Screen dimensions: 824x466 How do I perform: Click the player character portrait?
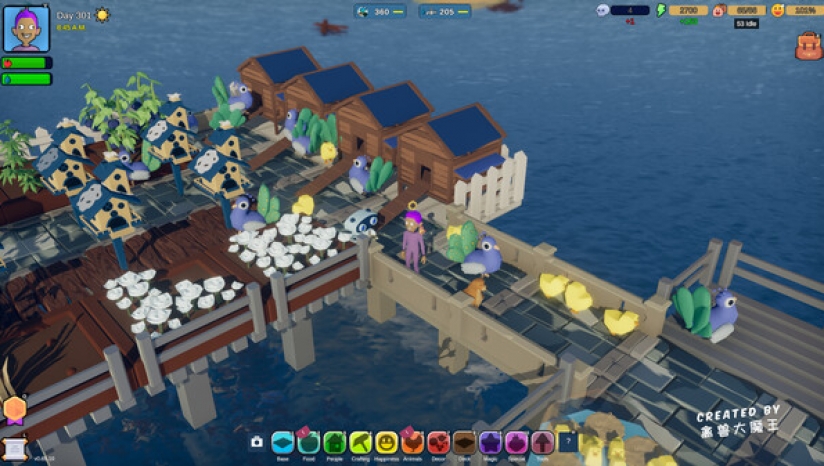(x=26, y=29)
